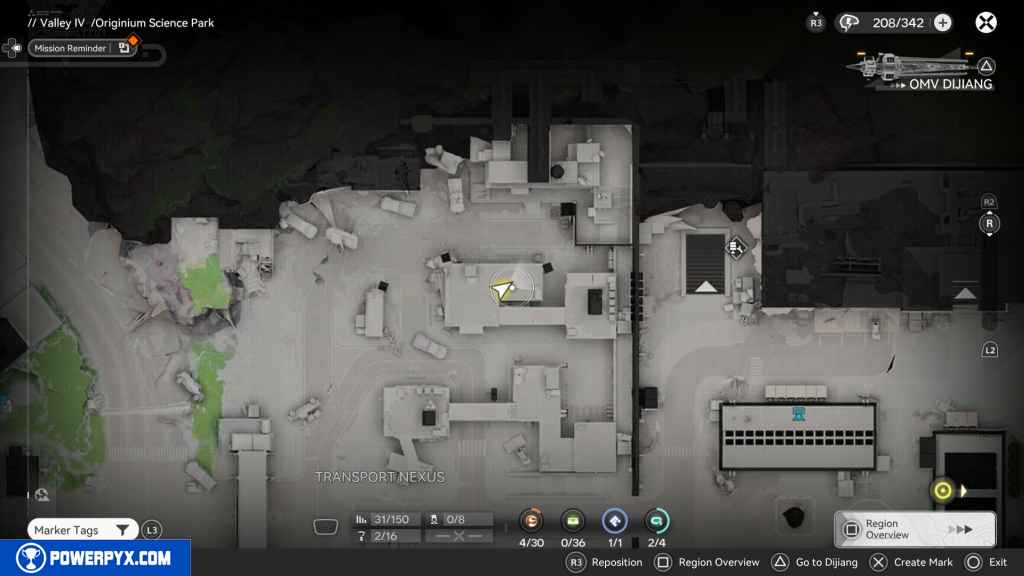The width and height of the screenshot is (1024, 576).
Task: Close the map with the X icon
Action: tap(986, 22)
